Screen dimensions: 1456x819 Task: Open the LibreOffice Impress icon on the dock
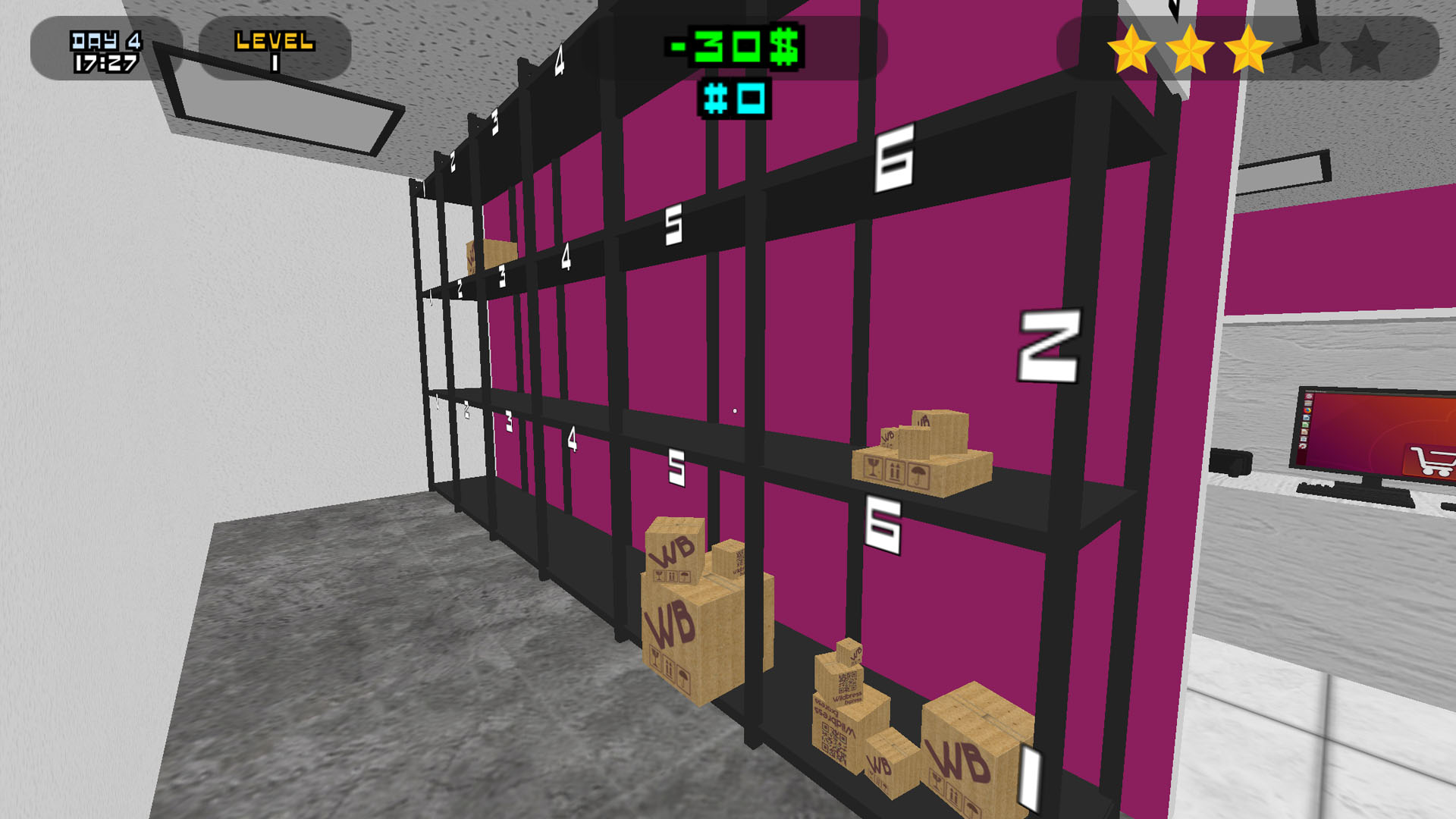[1307, 431]
